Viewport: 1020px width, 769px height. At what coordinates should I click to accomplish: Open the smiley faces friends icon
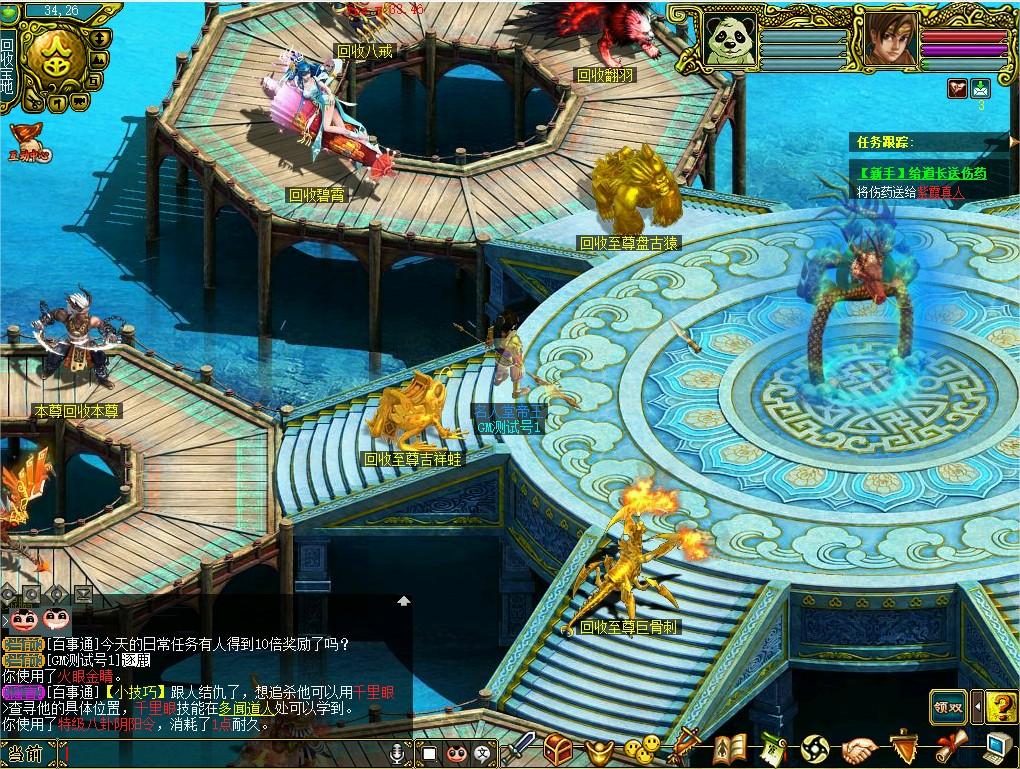[642, 748]
